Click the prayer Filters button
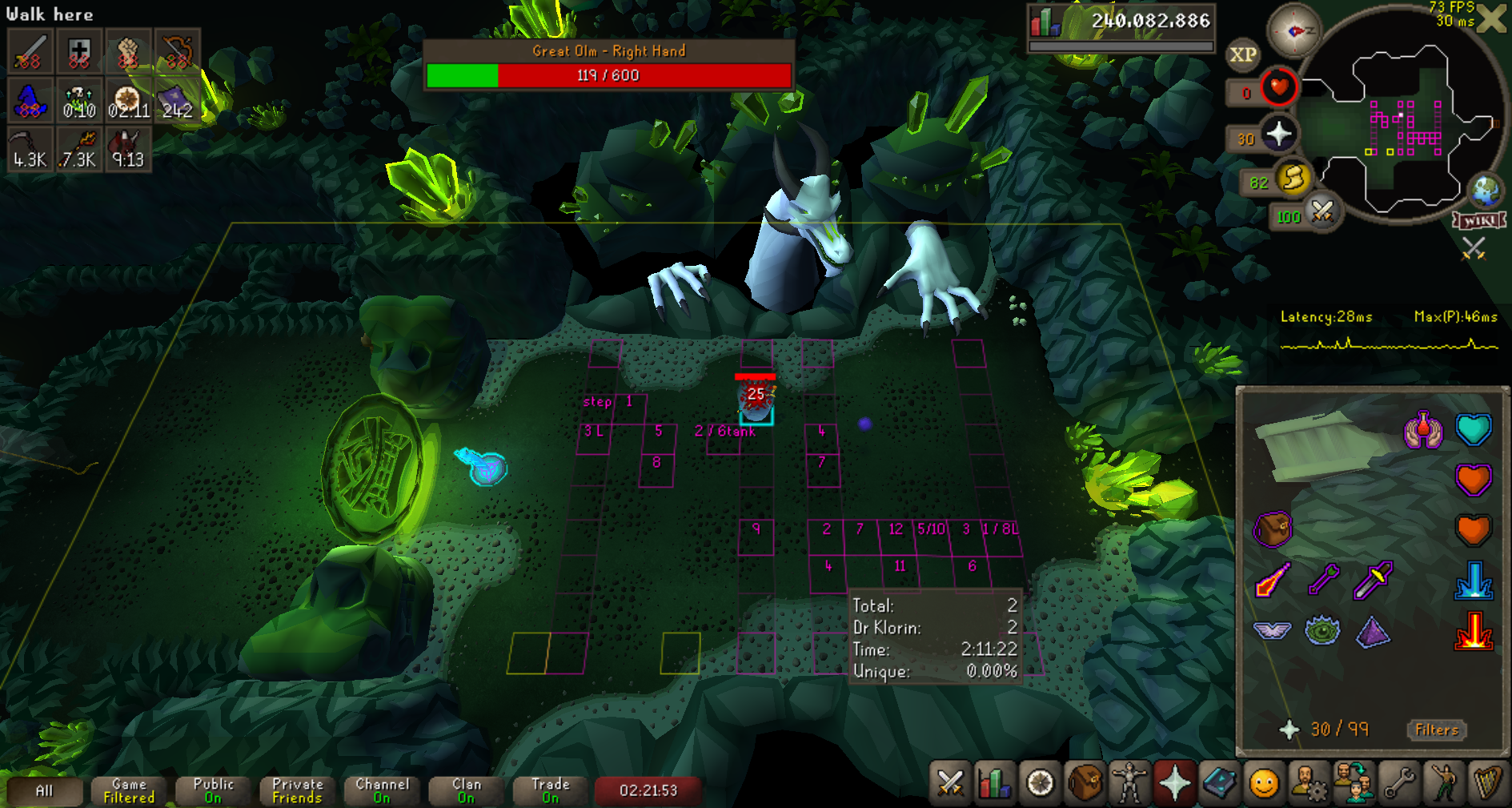 point(1436,730)
